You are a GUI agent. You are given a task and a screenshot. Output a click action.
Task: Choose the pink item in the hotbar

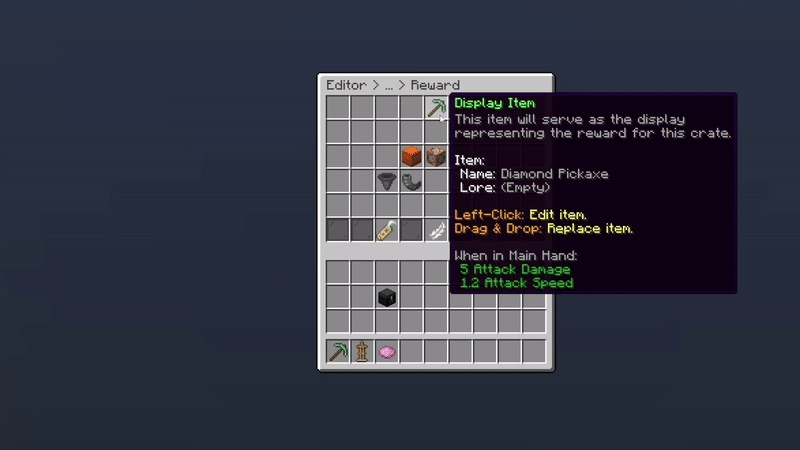coord(387,351)
